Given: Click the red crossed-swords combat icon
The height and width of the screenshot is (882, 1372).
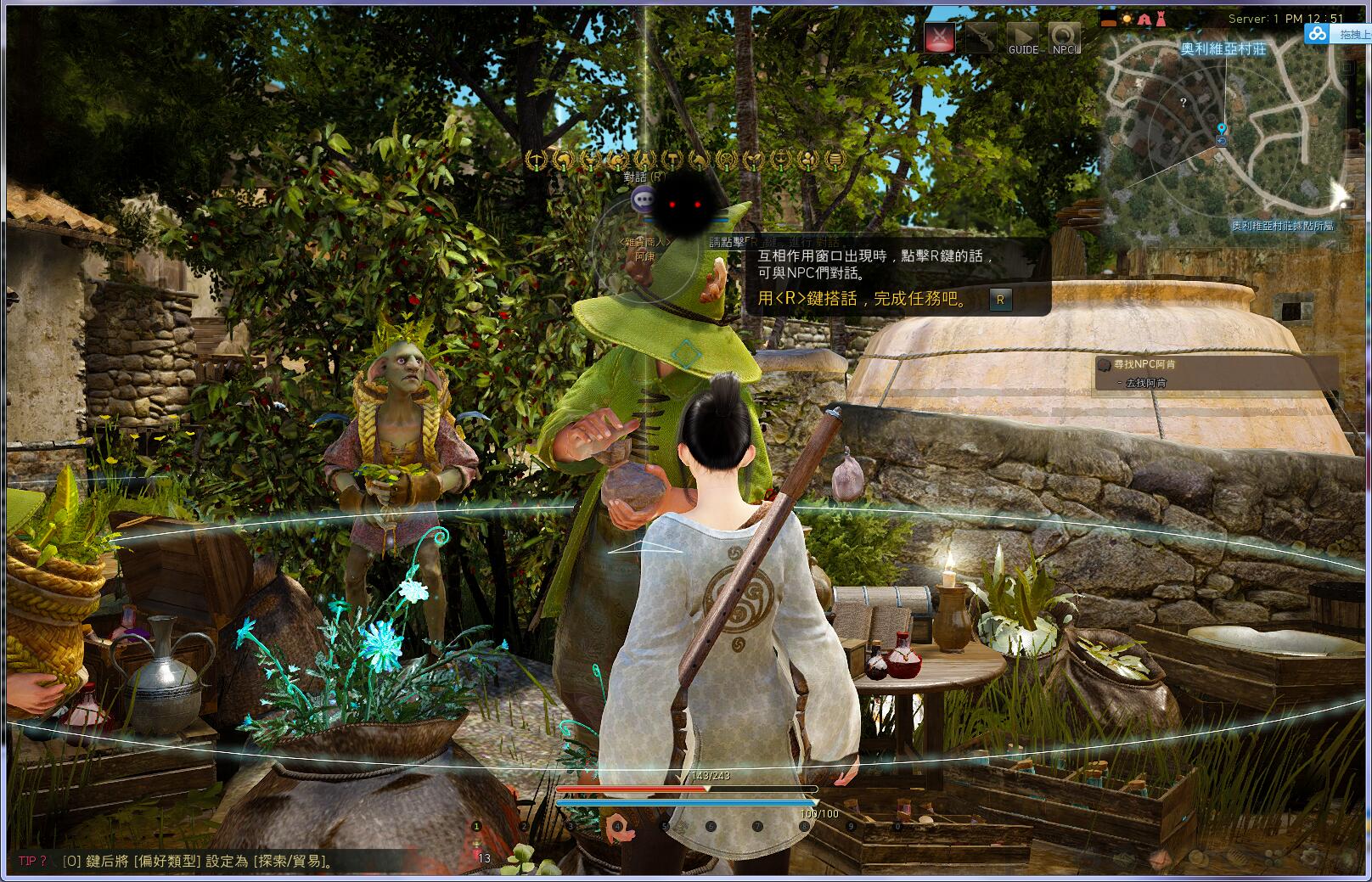Looking at the screenshot, I should 939,37.
